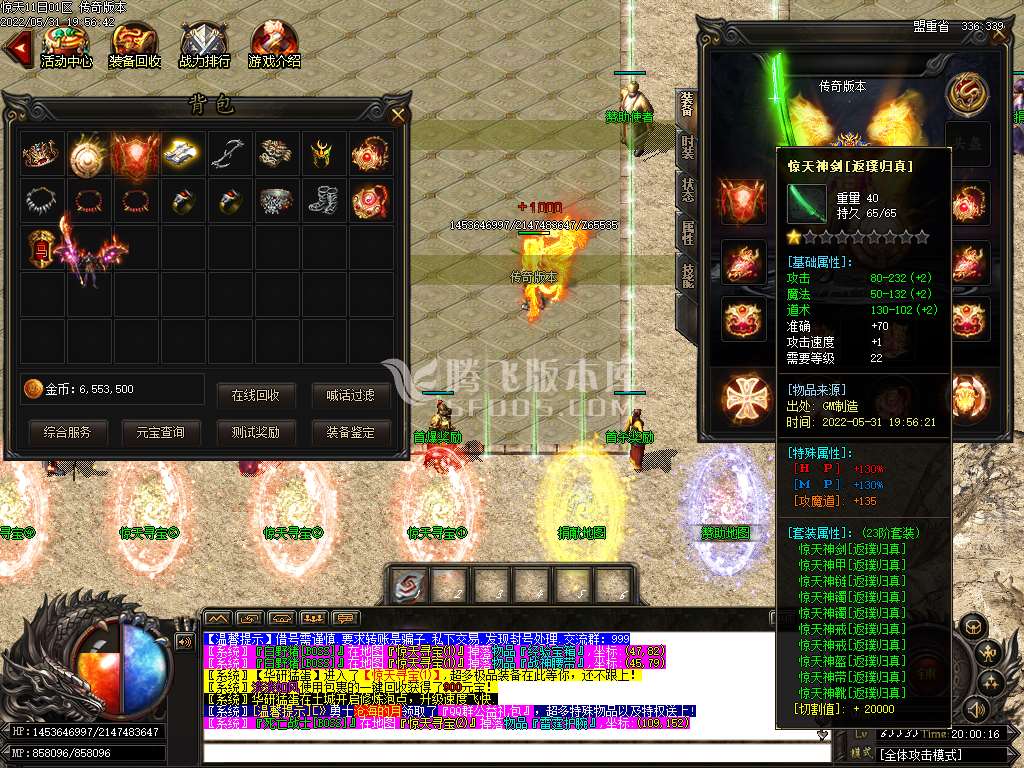Click the red back arrow at top-left
1024x768 pixels.
pyautogui.click(x=16, y=47)
